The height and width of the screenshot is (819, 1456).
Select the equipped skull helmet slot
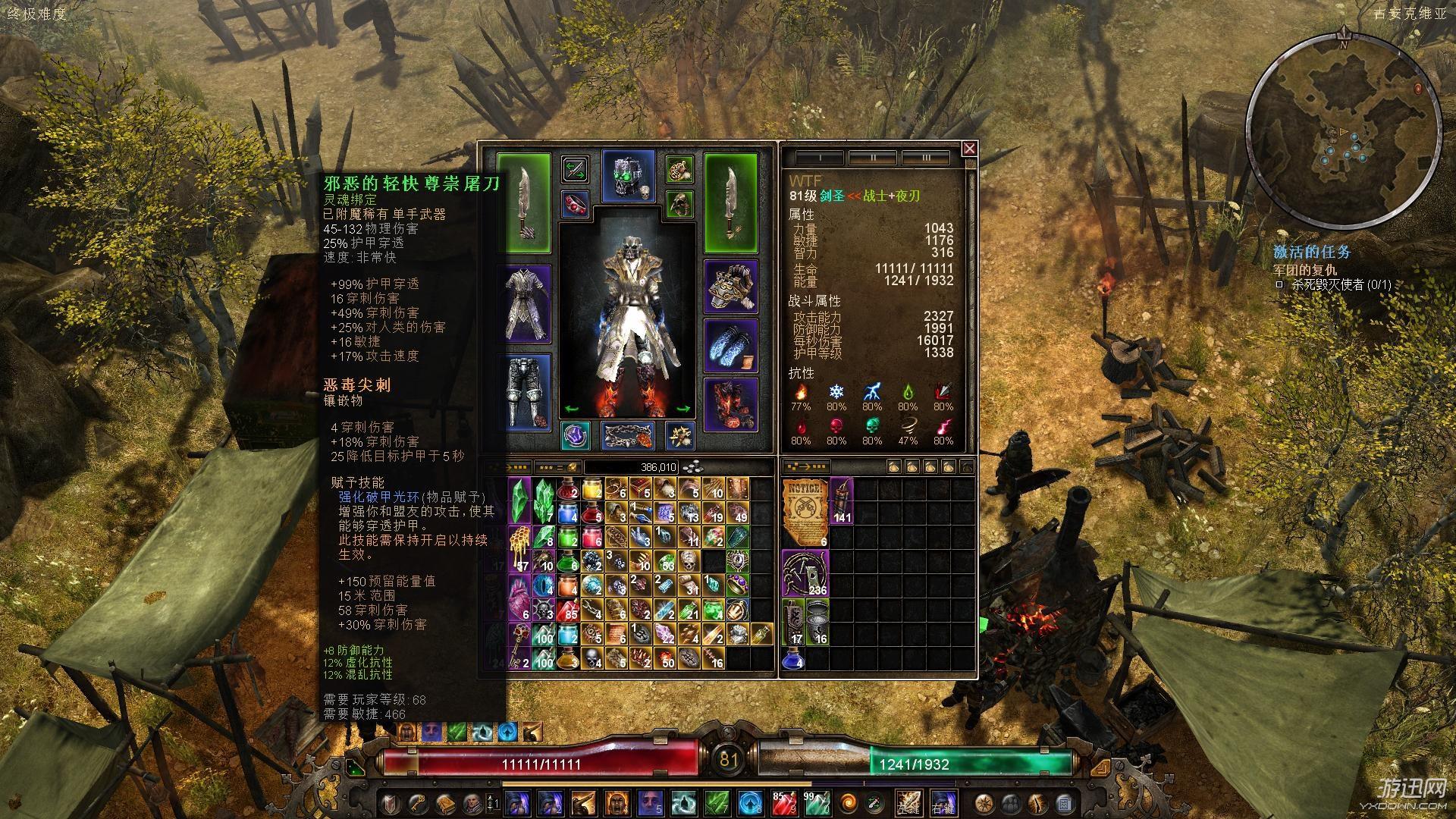point(628,177)
